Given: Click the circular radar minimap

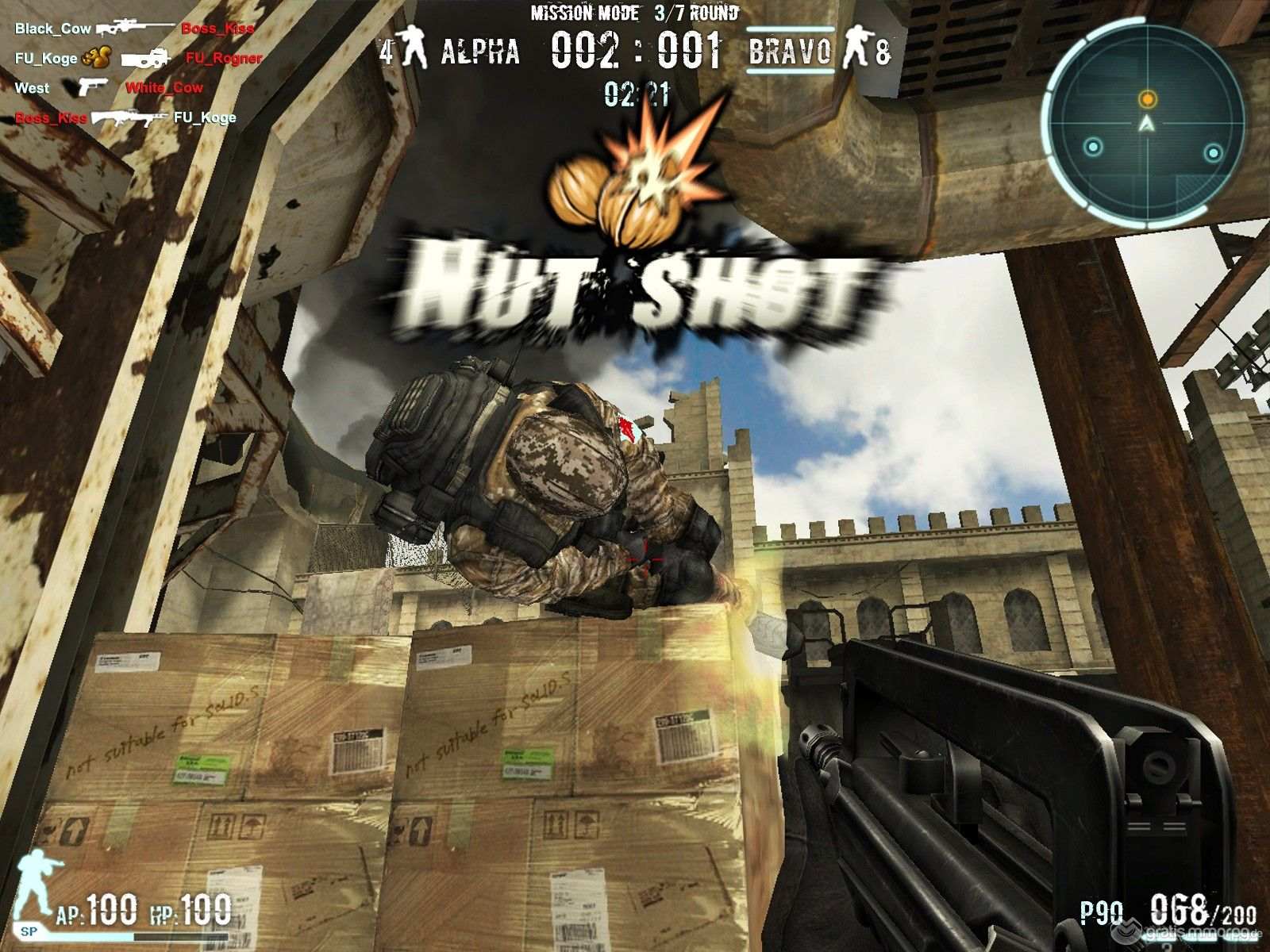Looking at the screenshot, I should point(1146,123).
